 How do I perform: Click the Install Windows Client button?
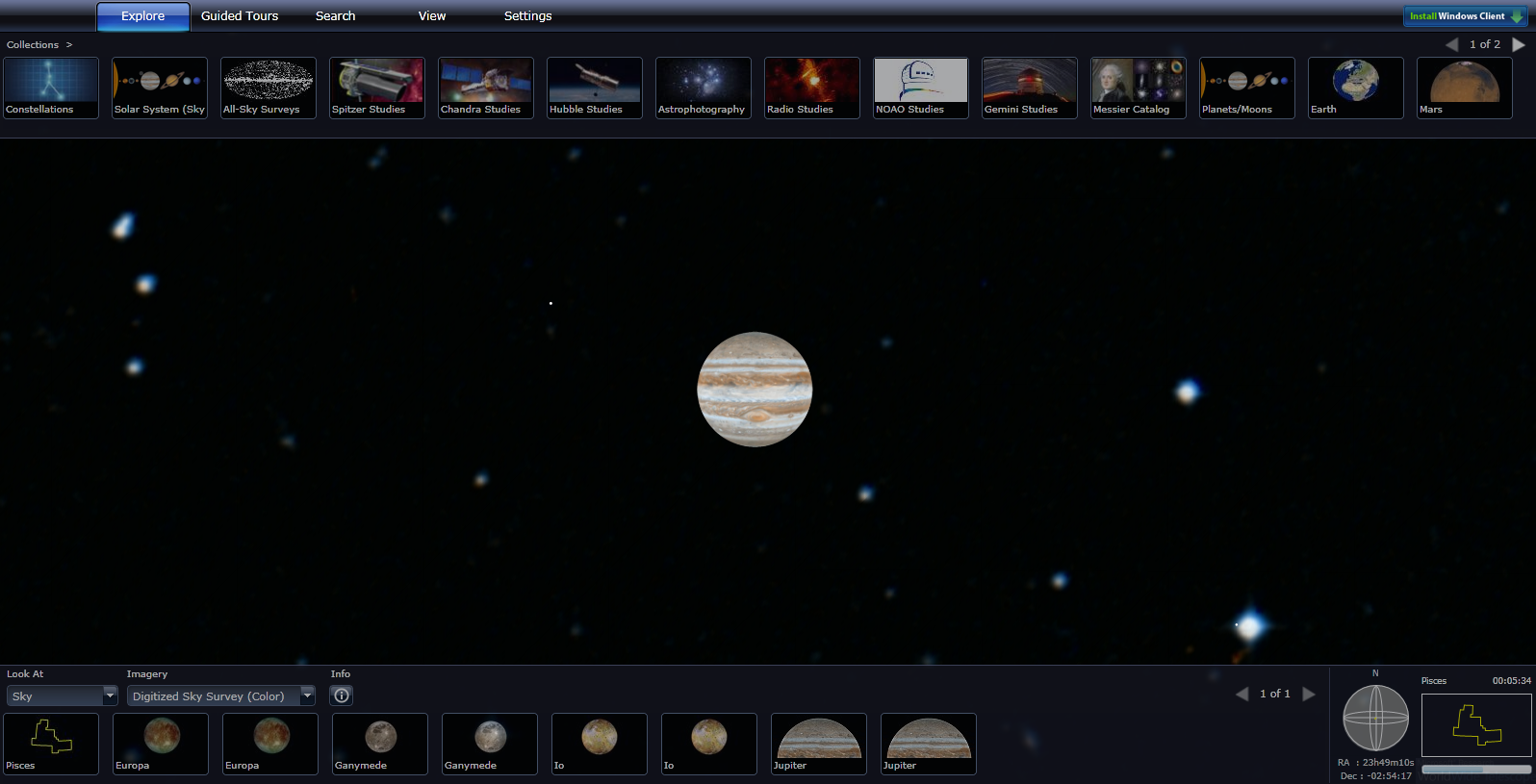[1464, 16]
